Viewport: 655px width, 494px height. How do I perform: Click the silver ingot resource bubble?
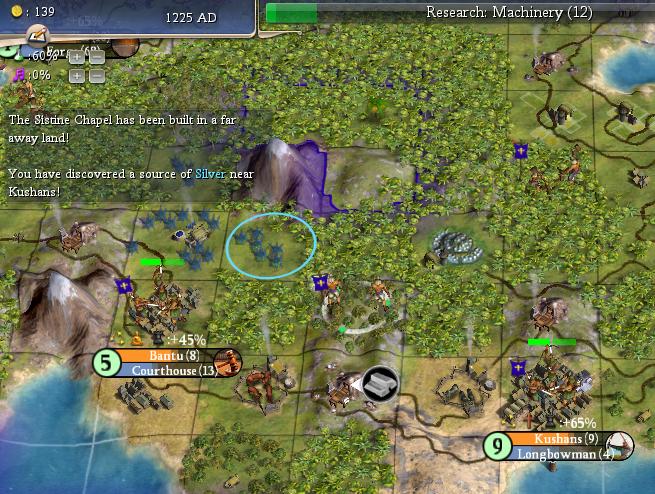pyautogui.click(x=380, y=383)
